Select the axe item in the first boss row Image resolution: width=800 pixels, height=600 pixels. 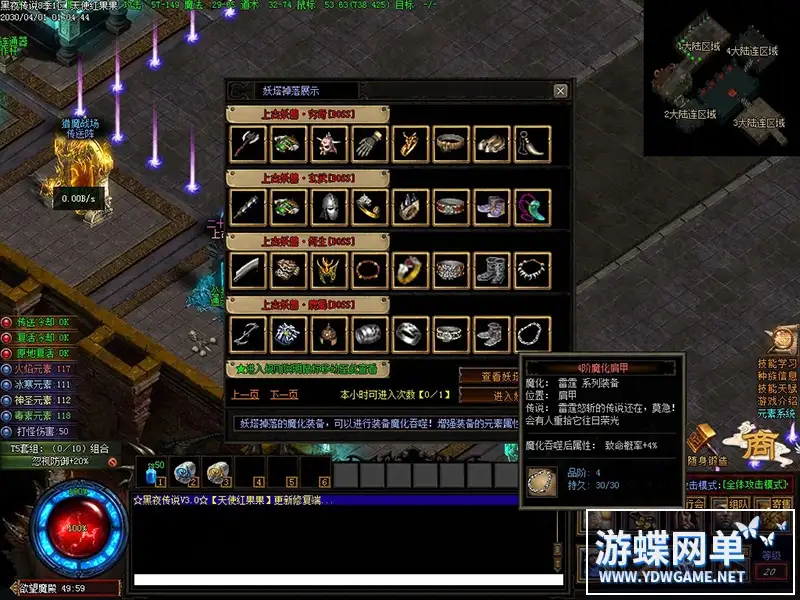248,144
